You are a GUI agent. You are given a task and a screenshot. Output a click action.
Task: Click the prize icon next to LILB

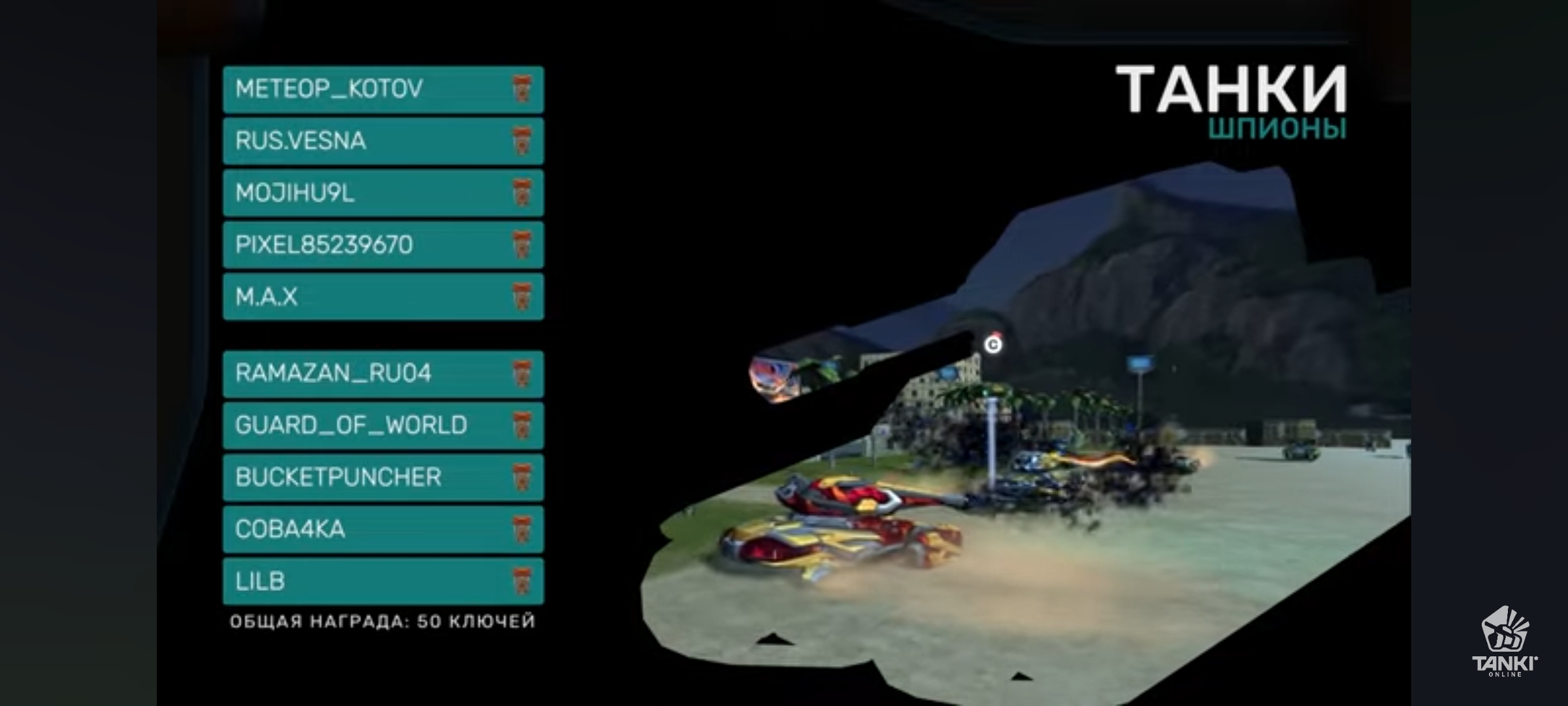[x=523, y=582]
